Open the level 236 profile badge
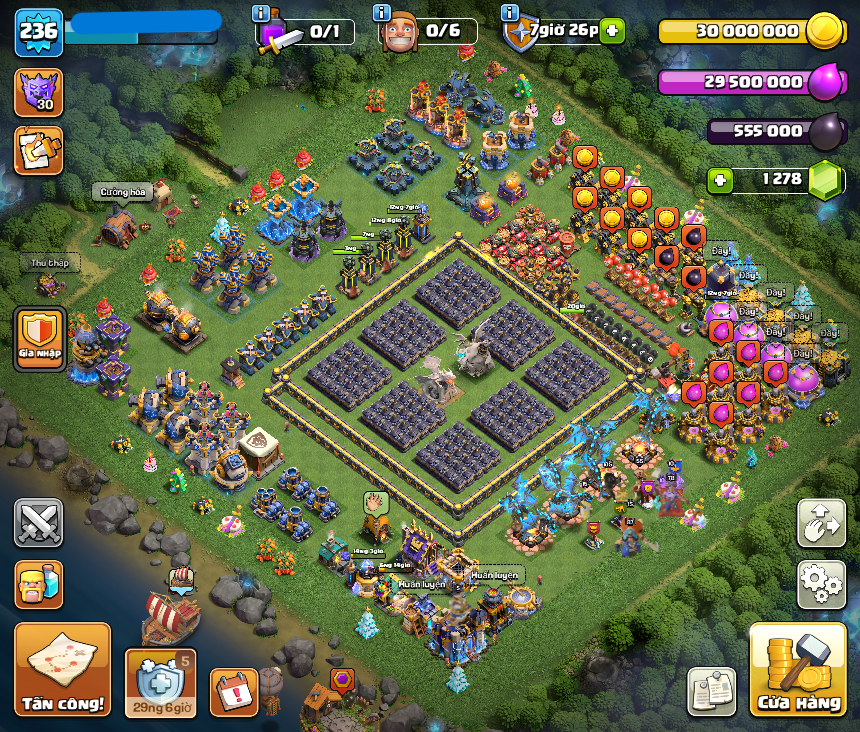Screen dimensions: 860x732 (39, 32)
